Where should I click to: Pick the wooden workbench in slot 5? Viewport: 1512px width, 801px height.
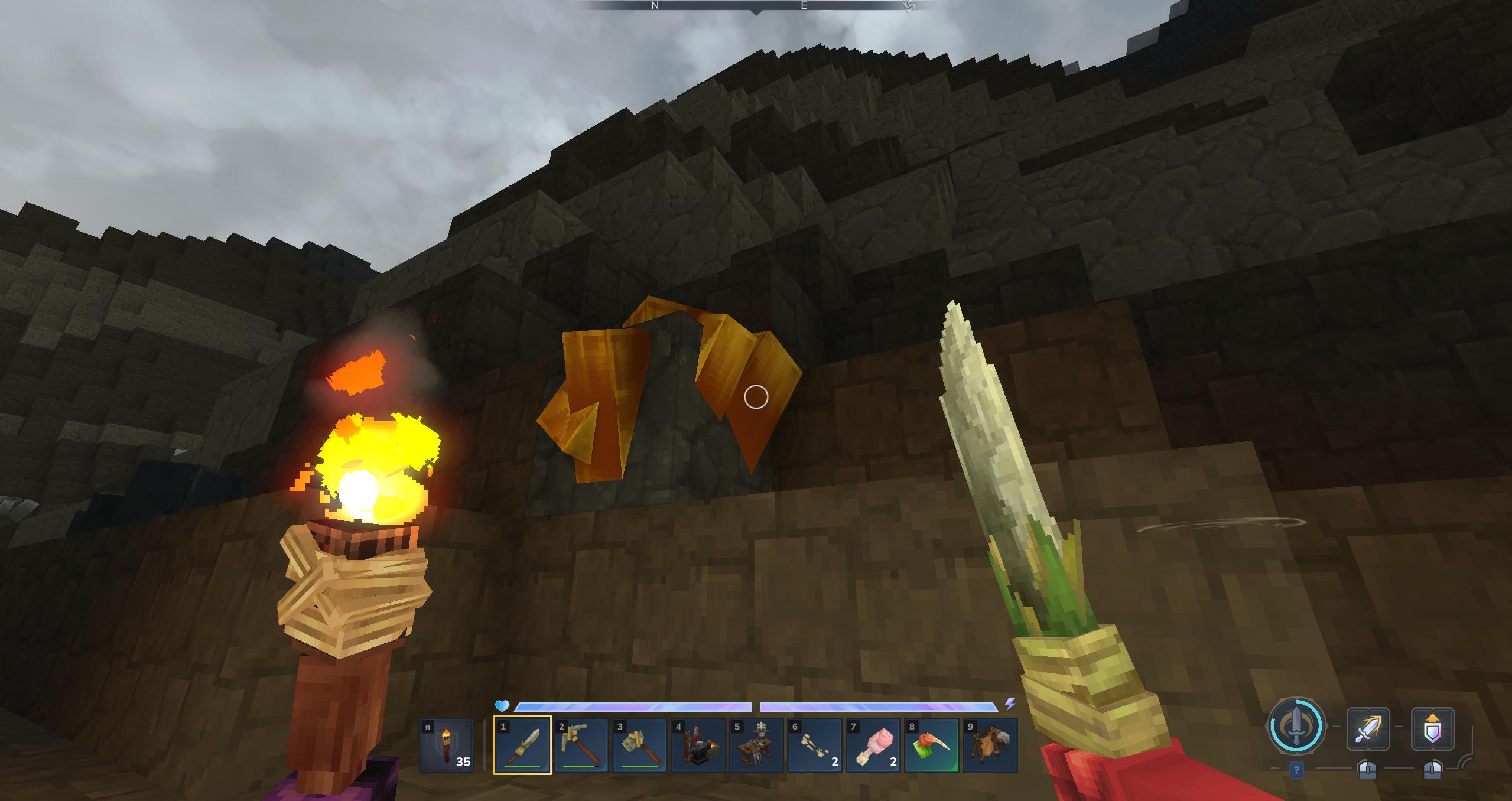pos(756,745)
